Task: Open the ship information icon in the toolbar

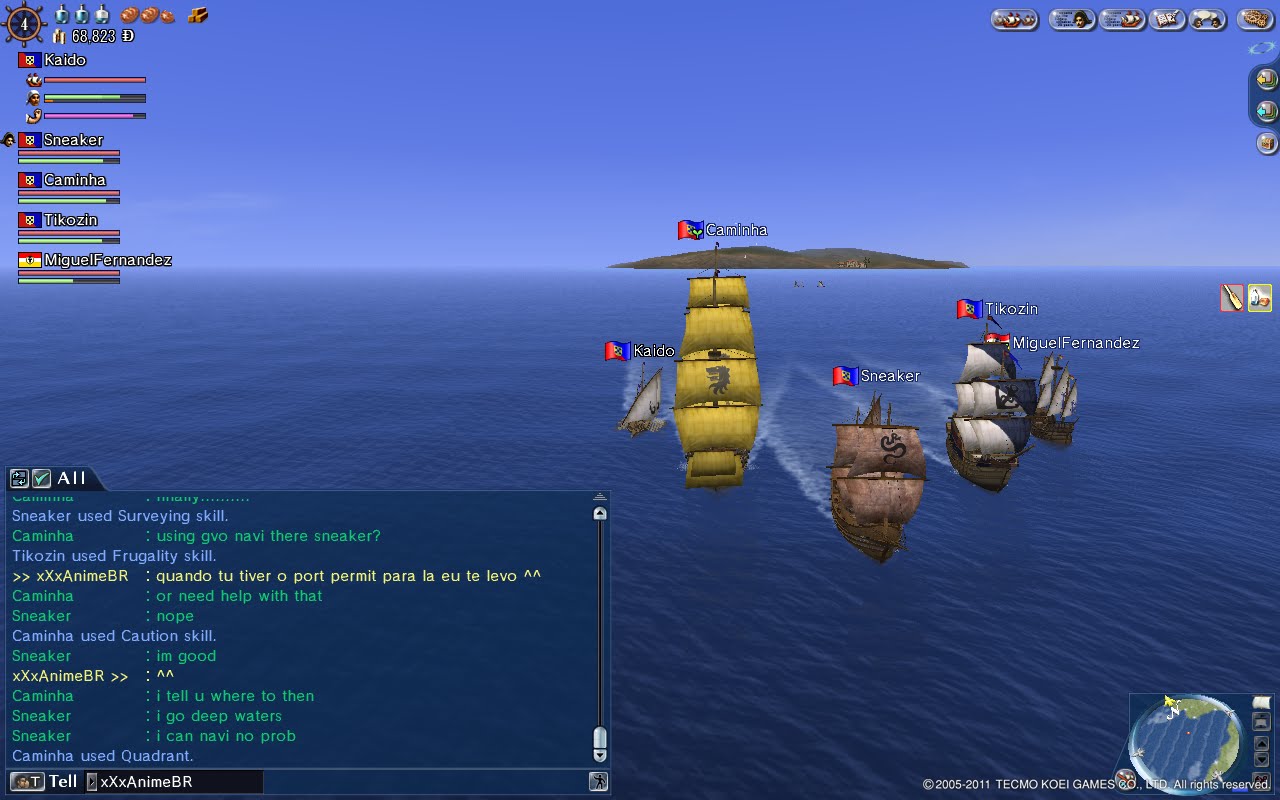Action: click(x=1122, y=19)
